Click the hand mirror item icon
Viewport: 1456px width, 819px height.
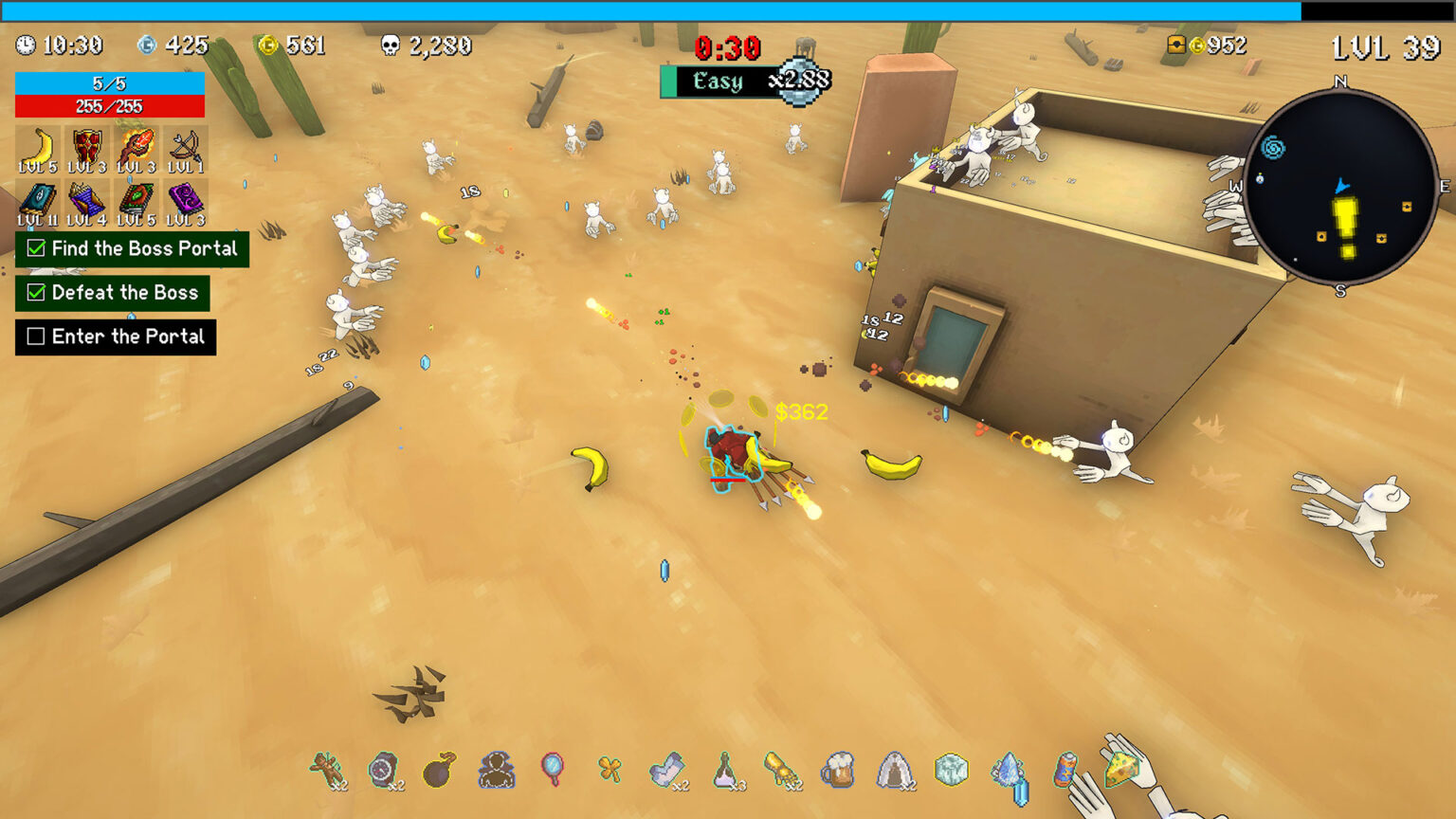(x=553, y=768)
